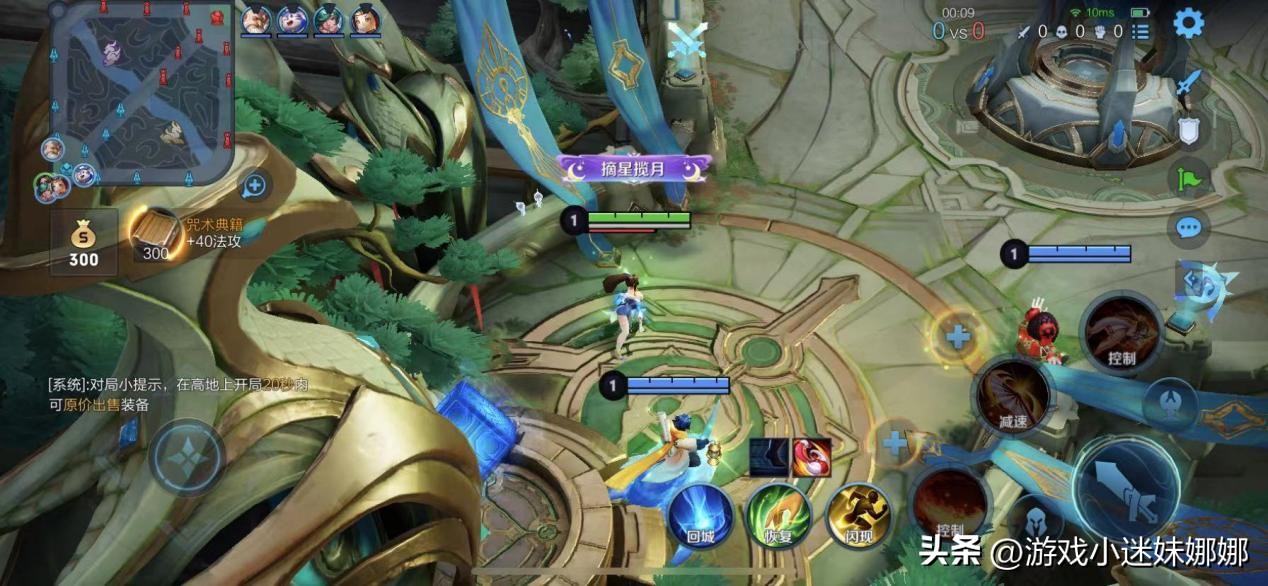Cast the lower 控制 skill above the watermark
The height and width of the screenshot is (586, 1268).
949,503
